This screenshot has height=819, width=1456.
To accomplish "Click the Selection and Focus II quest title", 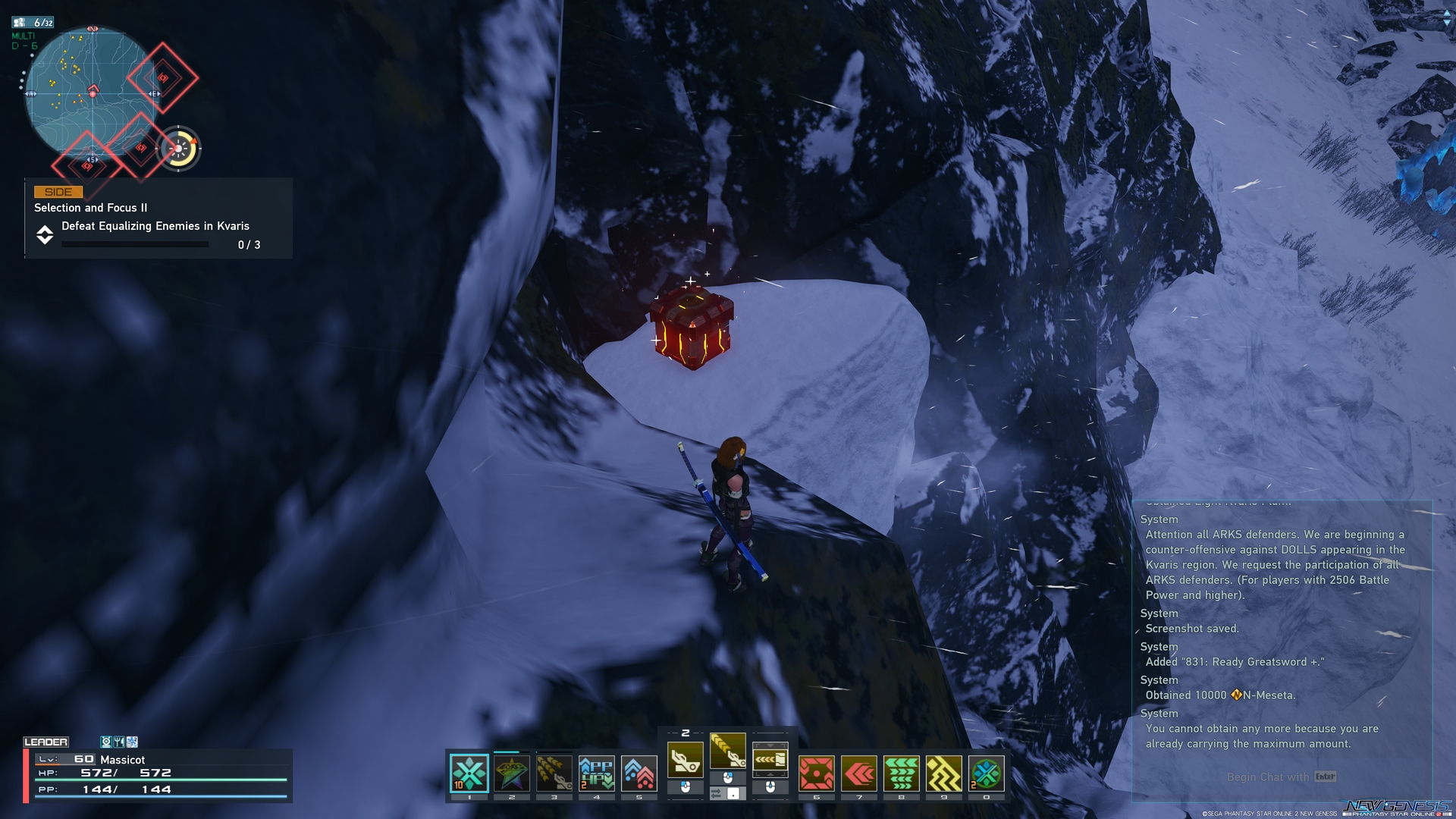I will click(89, 208).
